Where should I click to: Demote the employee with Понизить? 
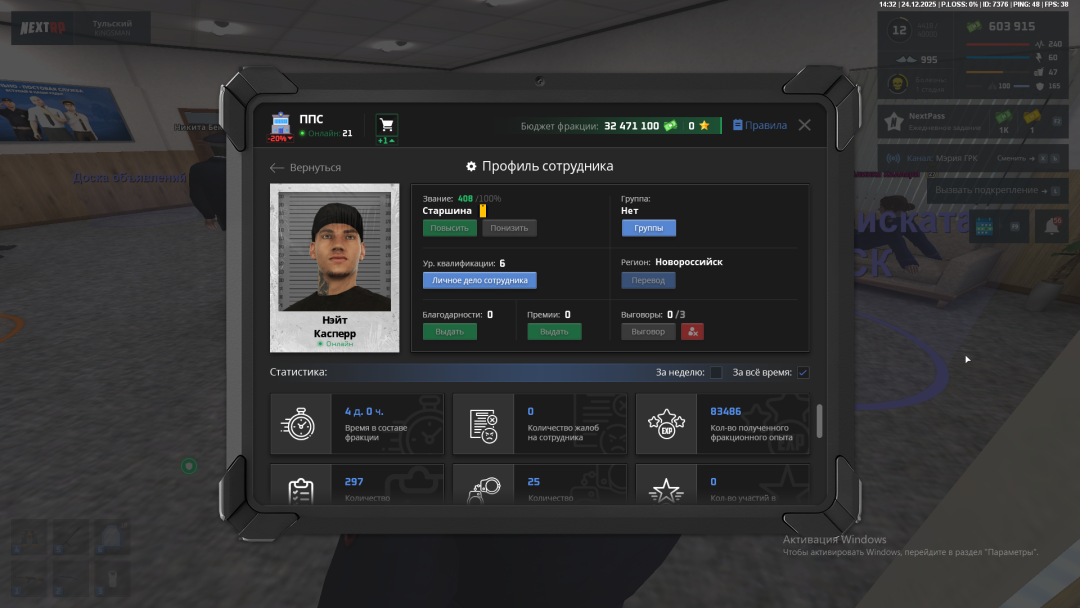pos(509,228)
